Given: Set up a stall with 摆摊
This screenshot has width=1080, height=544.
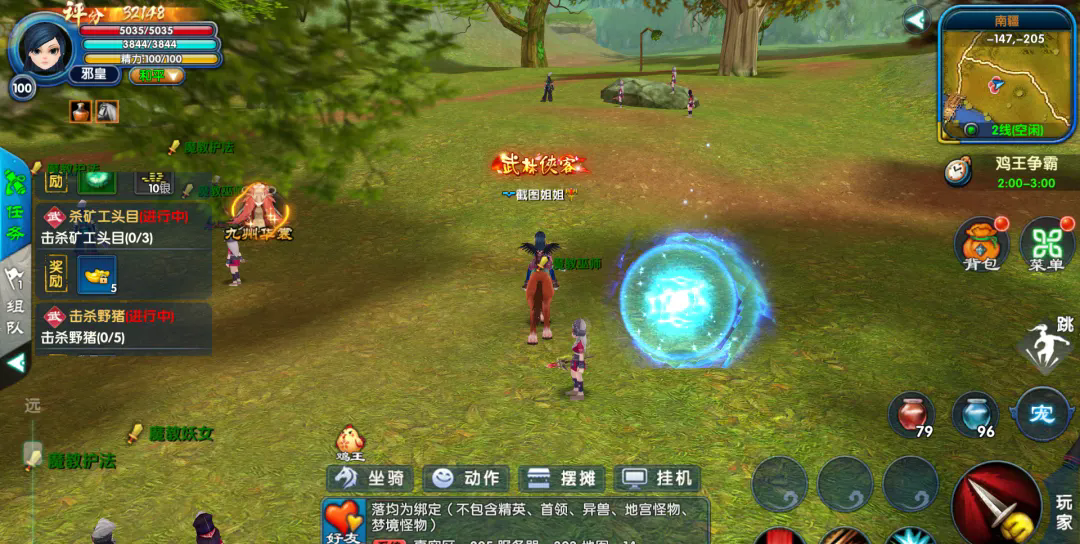Looking at the screenshot, I should point(561,478).
